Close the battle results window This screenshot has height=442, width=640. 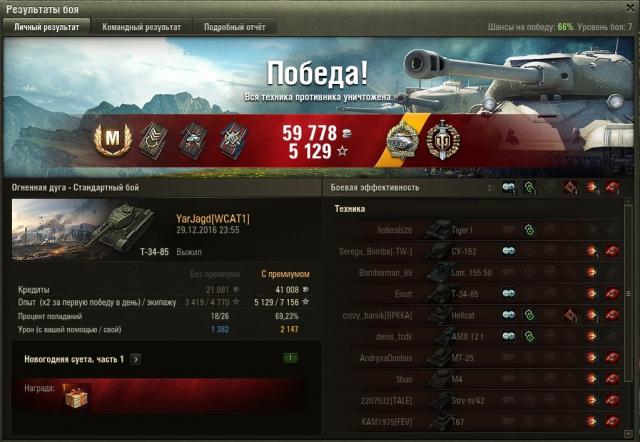click(628, 8)
